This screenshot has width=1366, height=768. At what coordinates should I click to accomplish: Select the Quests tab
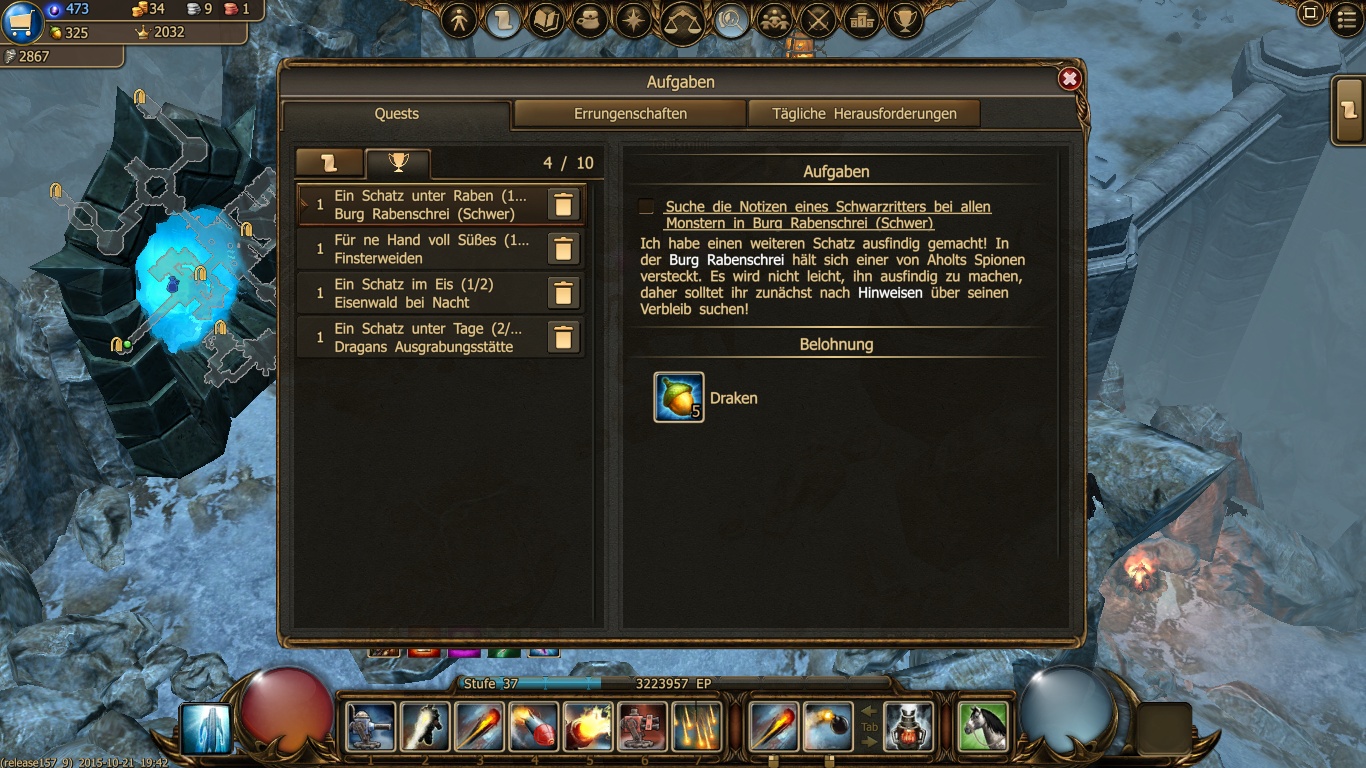coord(397,114)
